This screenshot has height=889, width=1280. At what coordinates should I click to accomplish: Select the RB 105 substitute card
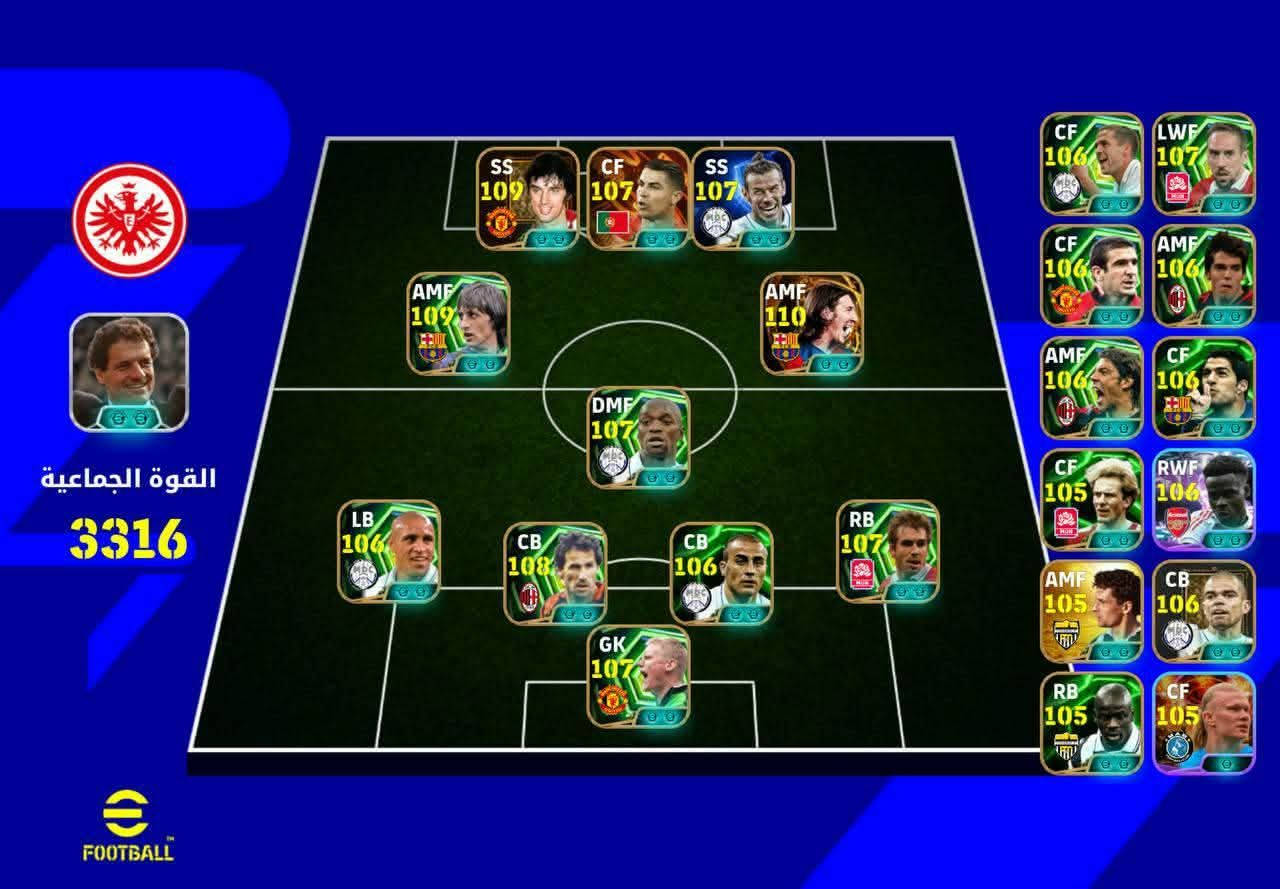coord(1091,723)
